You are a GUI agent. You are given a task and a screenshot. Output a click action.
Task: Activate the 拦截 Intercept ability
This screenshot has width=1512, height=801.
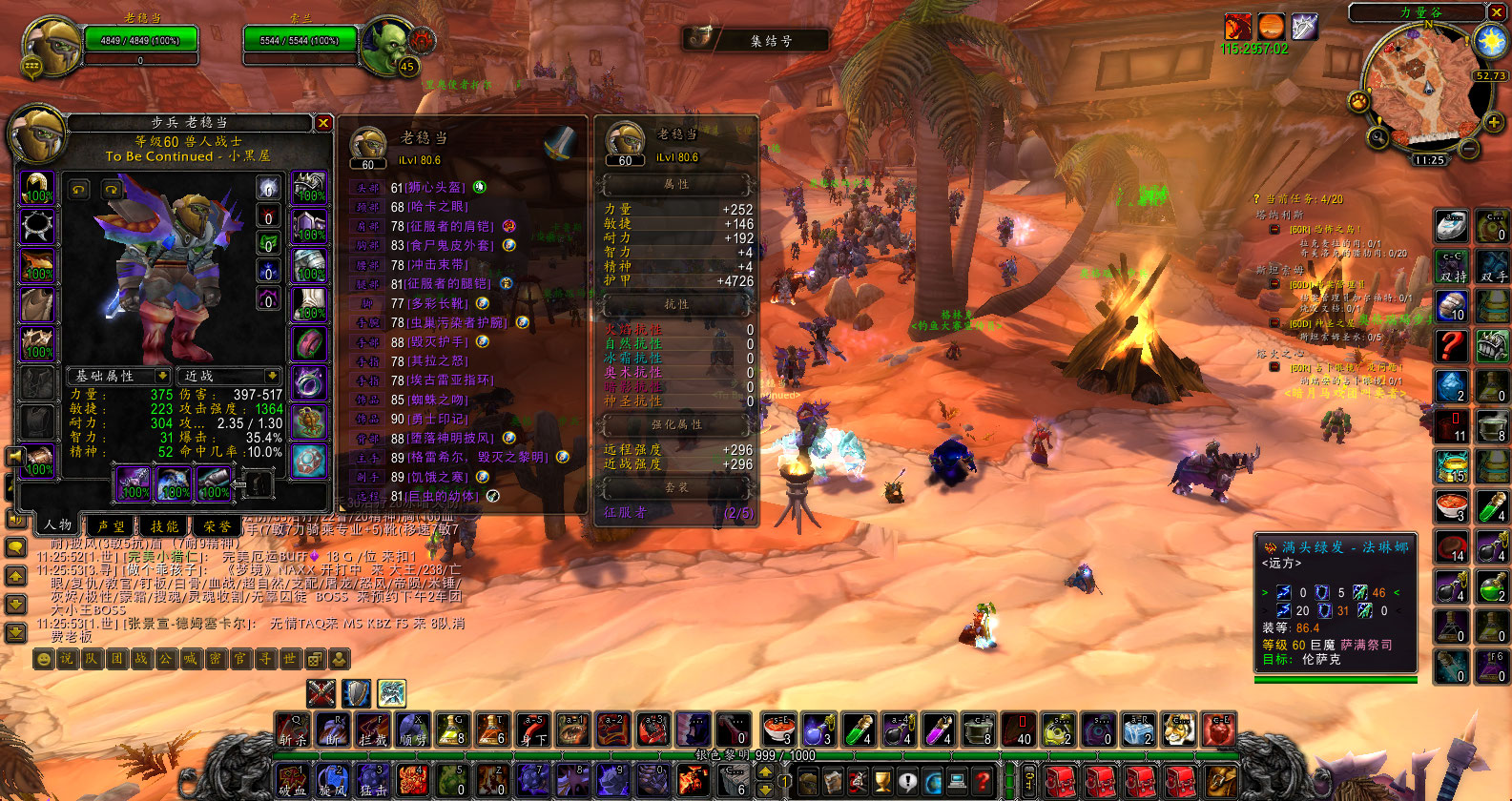pyautogui.click(x=373, y=730)
